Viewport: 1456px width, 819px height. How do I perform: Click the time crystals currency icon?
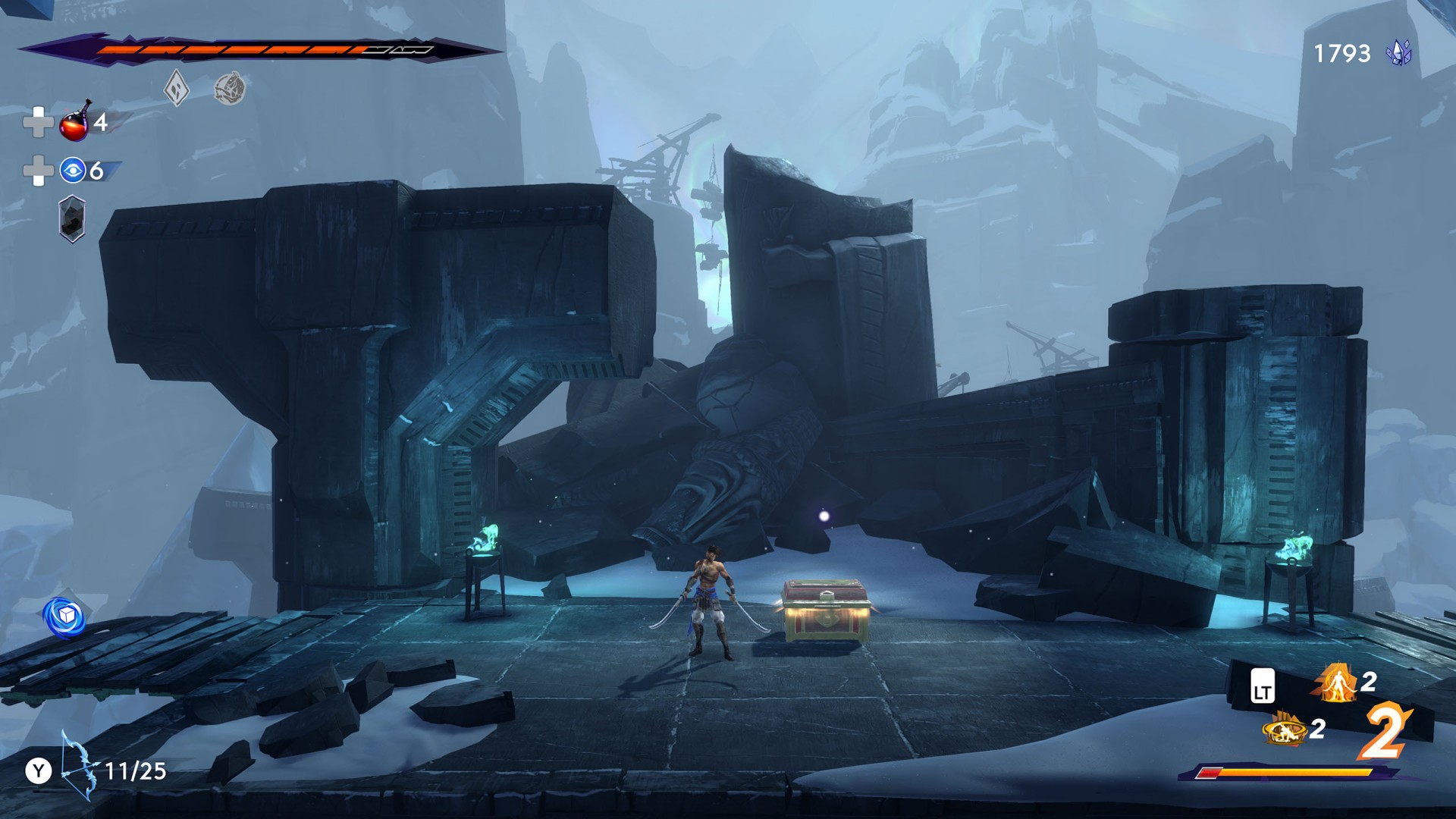tap(1398, 53)
